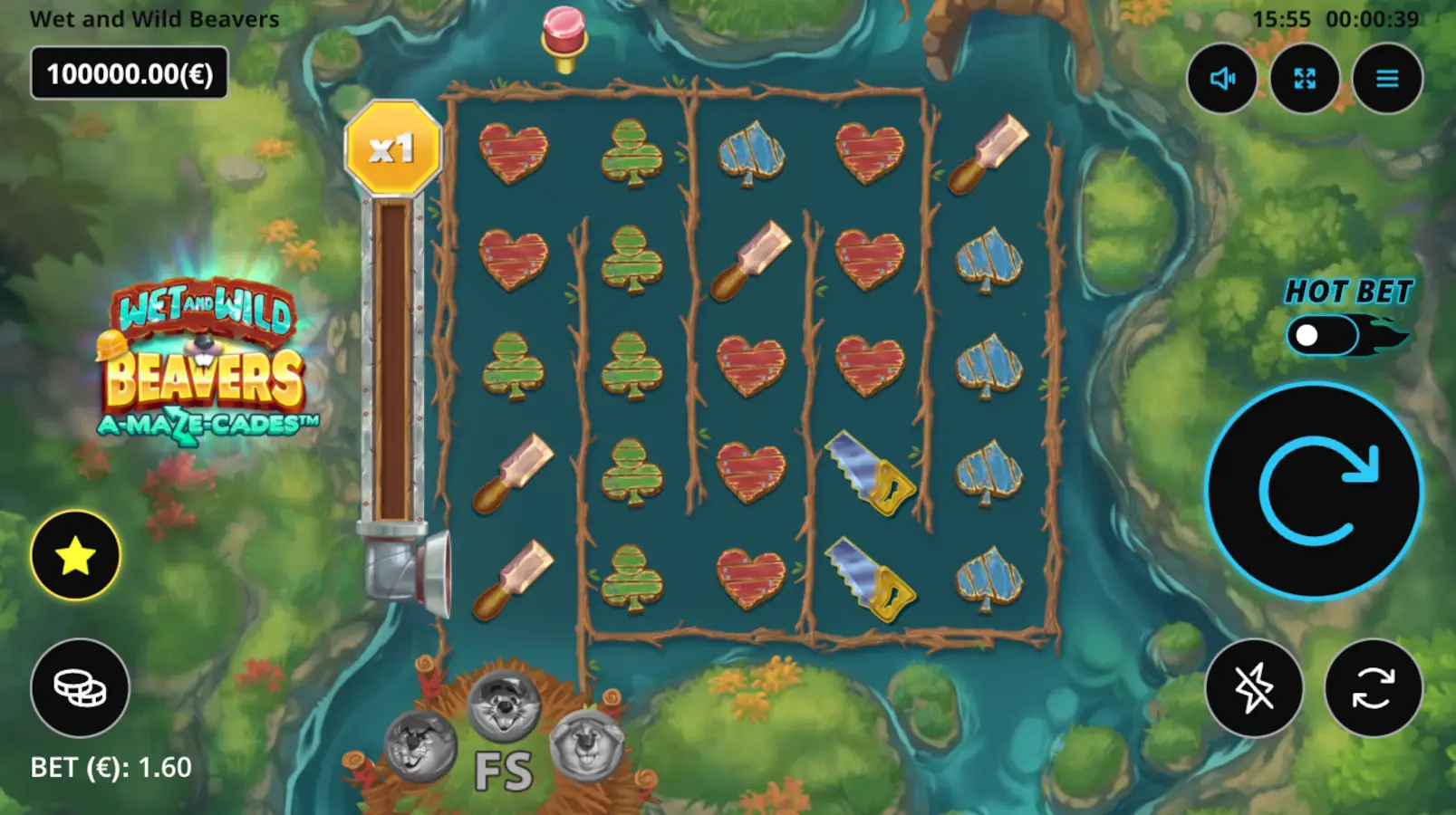The width and height of the screenshot is (1456, 815).
Task: Toggle sound off via speaker control
Action: click(x=1222, y=79)
